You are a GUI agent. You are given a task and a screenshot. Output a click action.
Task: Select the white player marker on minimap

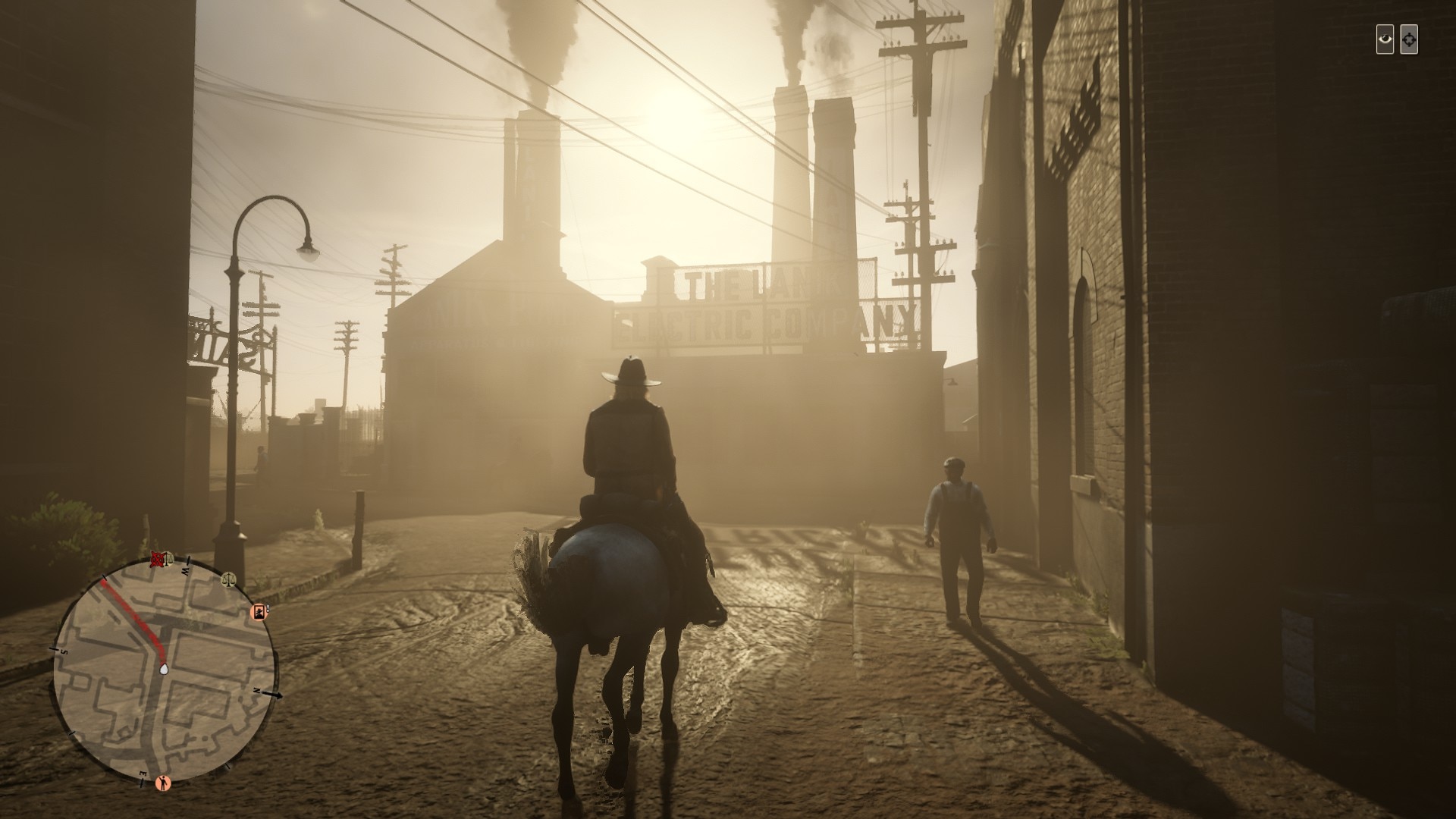click(x=165, y=670)
